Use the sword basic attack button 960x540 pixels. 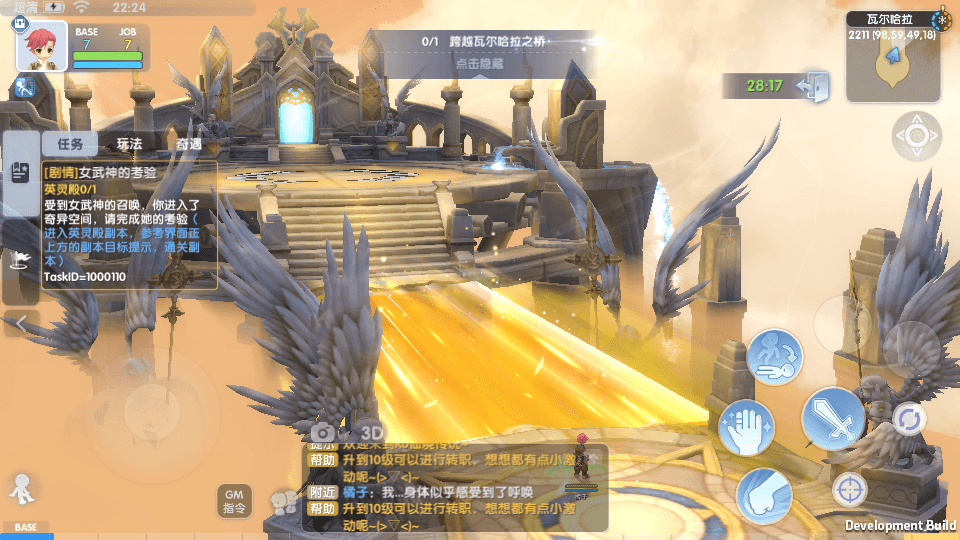pos(832,419)
